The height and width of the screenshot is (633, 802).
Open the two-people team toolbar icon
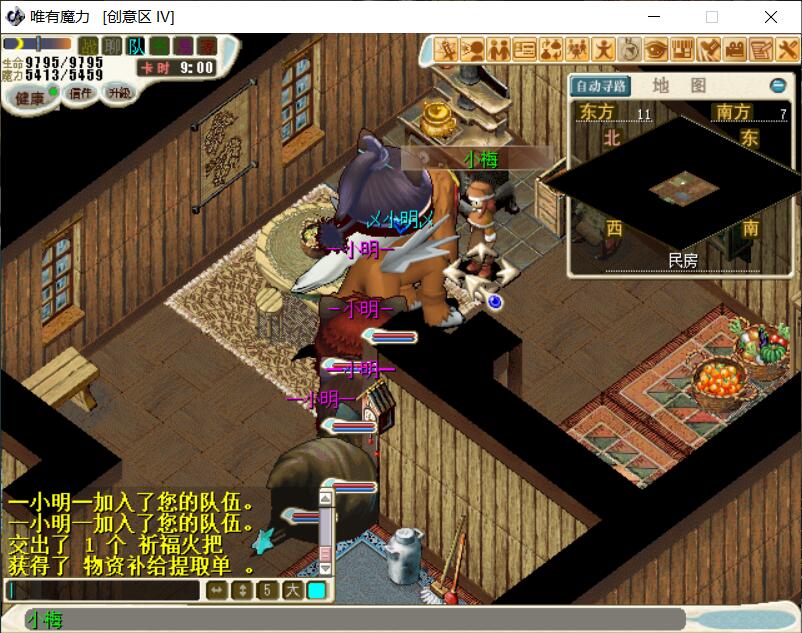(499, 49)
